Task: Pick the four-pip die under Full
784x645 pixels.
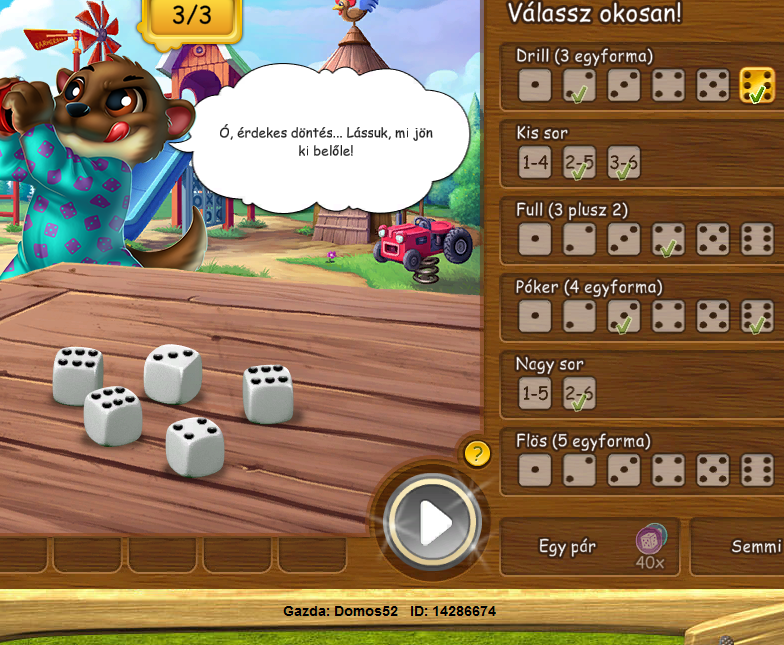Action: (x=668, y=239)
